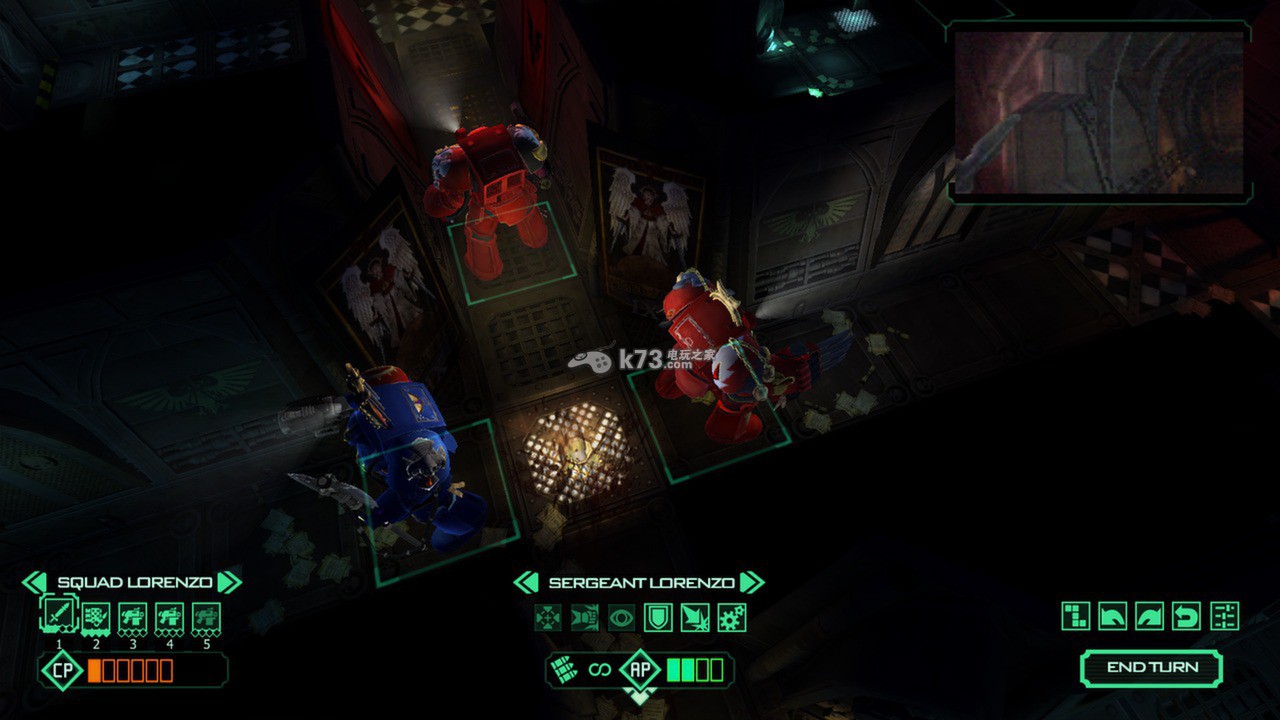Image resolution: width=1280 pixels, height=720 pixels.
Task: Cycle to previous marine left of Sergeant Lorenzo
Action: pyautogui.click(x=526, y=582)
